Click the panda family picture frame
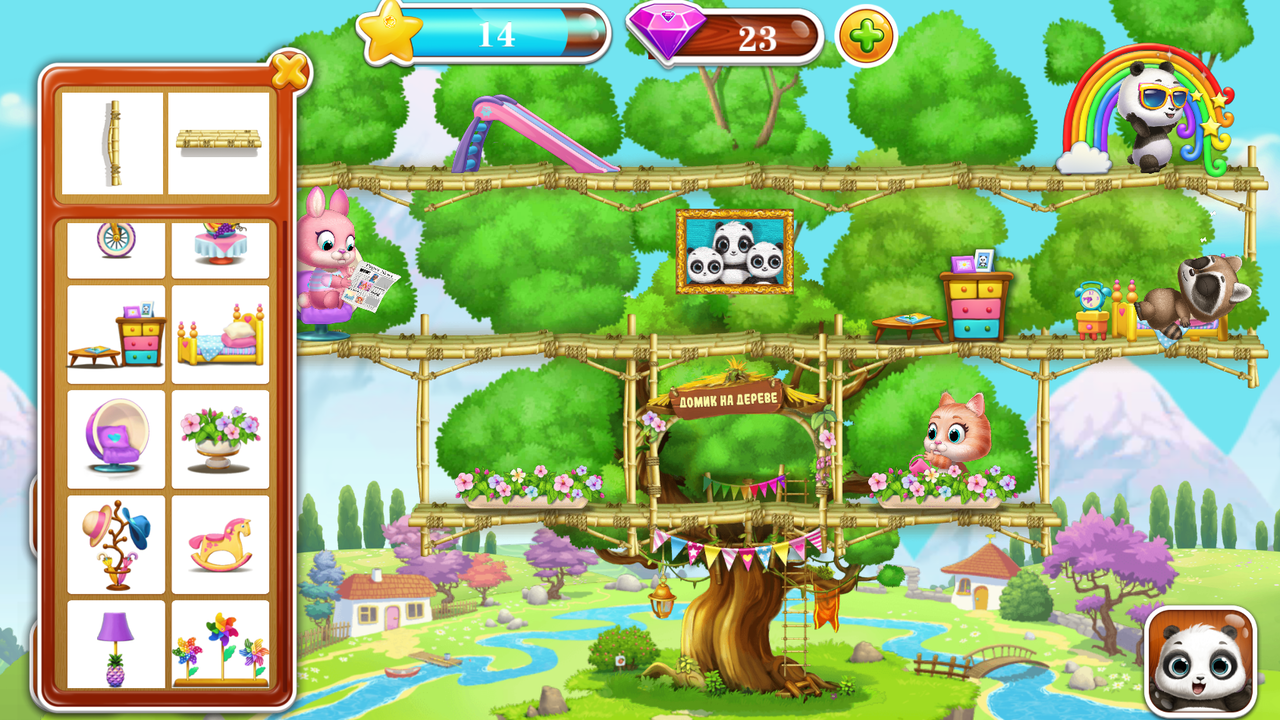1280x720 pixels. click(x=735, y=252)
